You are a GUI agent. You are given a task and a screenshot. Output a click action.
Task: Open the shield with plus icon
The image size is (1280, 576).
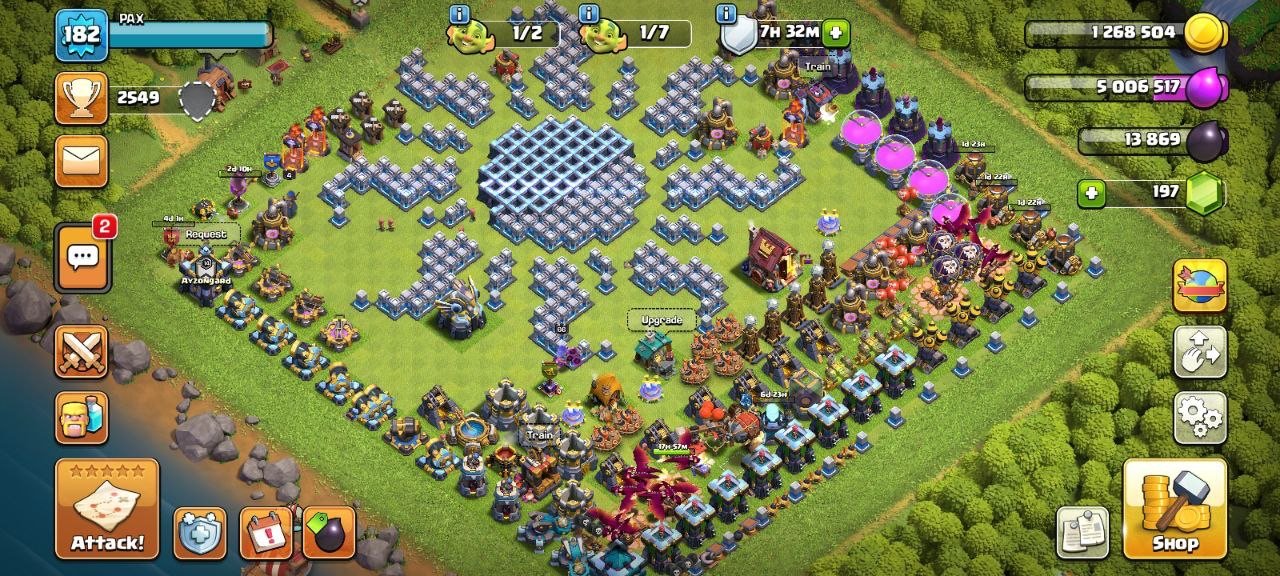[x=200, y=533]
